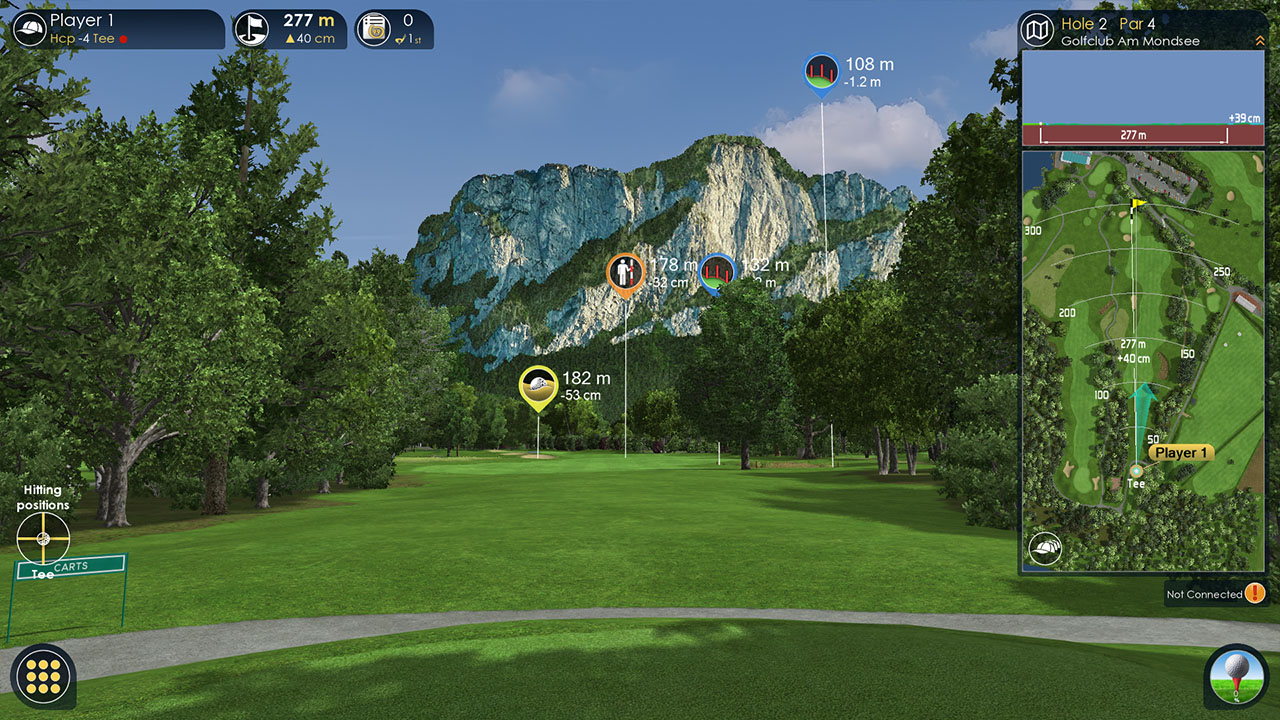The width and height of the screenshot is (1280, 720).
Task: Select the 182 m bunker marker
Action: tap(538, 385)
